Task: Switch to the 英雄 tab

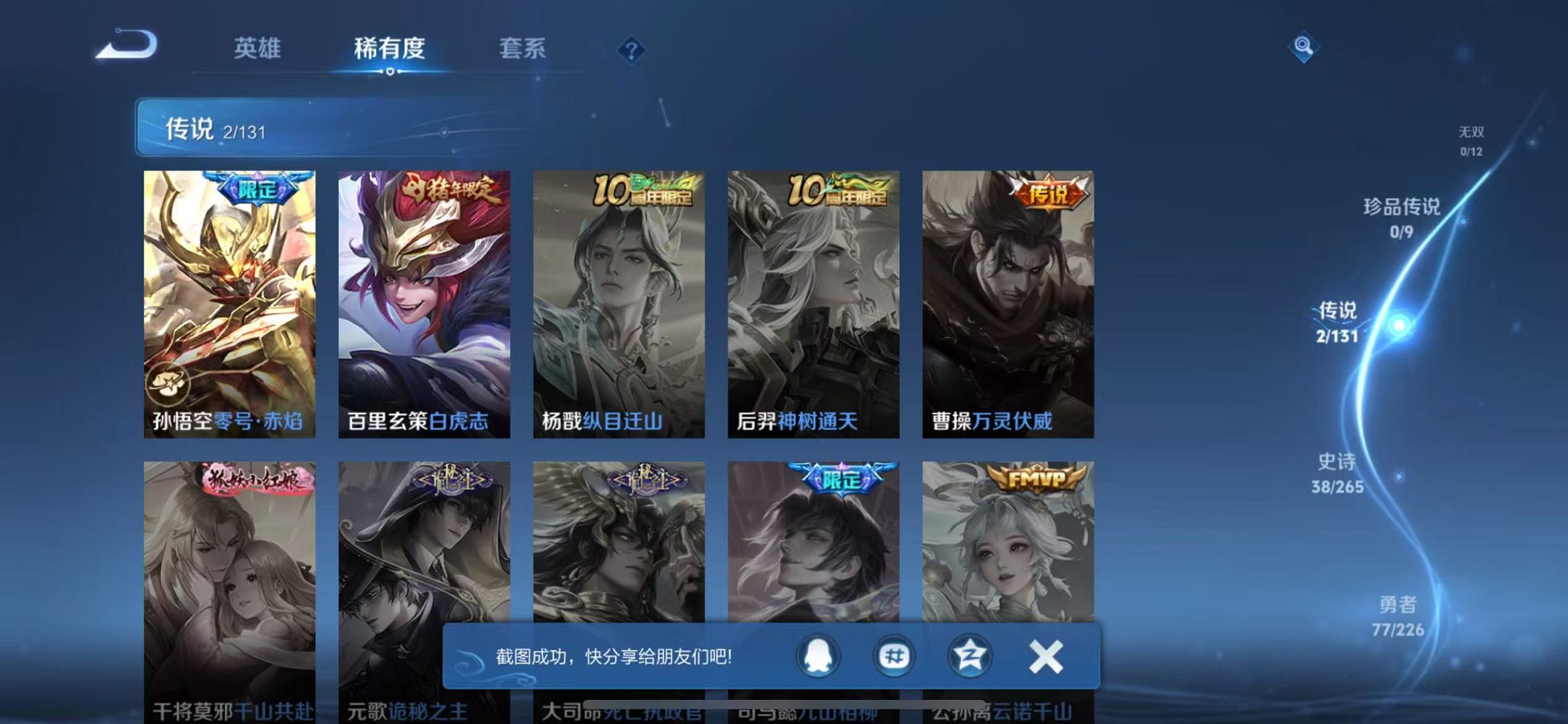Action: (x=256, y=48)
